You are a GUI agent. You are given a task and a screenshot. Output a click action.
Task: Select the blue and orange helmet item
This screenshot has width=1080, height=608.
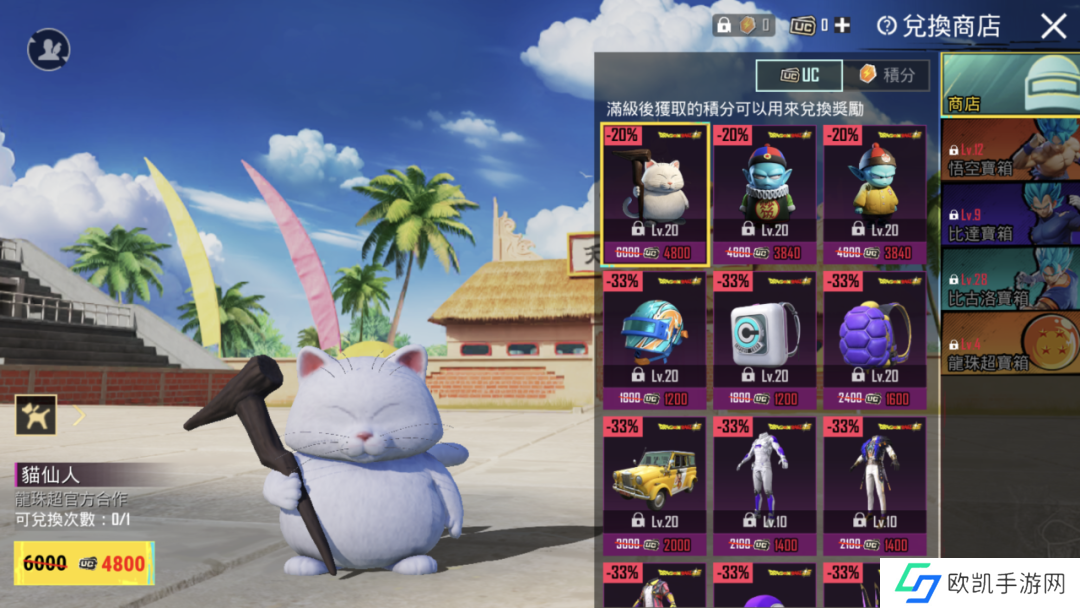655,340
